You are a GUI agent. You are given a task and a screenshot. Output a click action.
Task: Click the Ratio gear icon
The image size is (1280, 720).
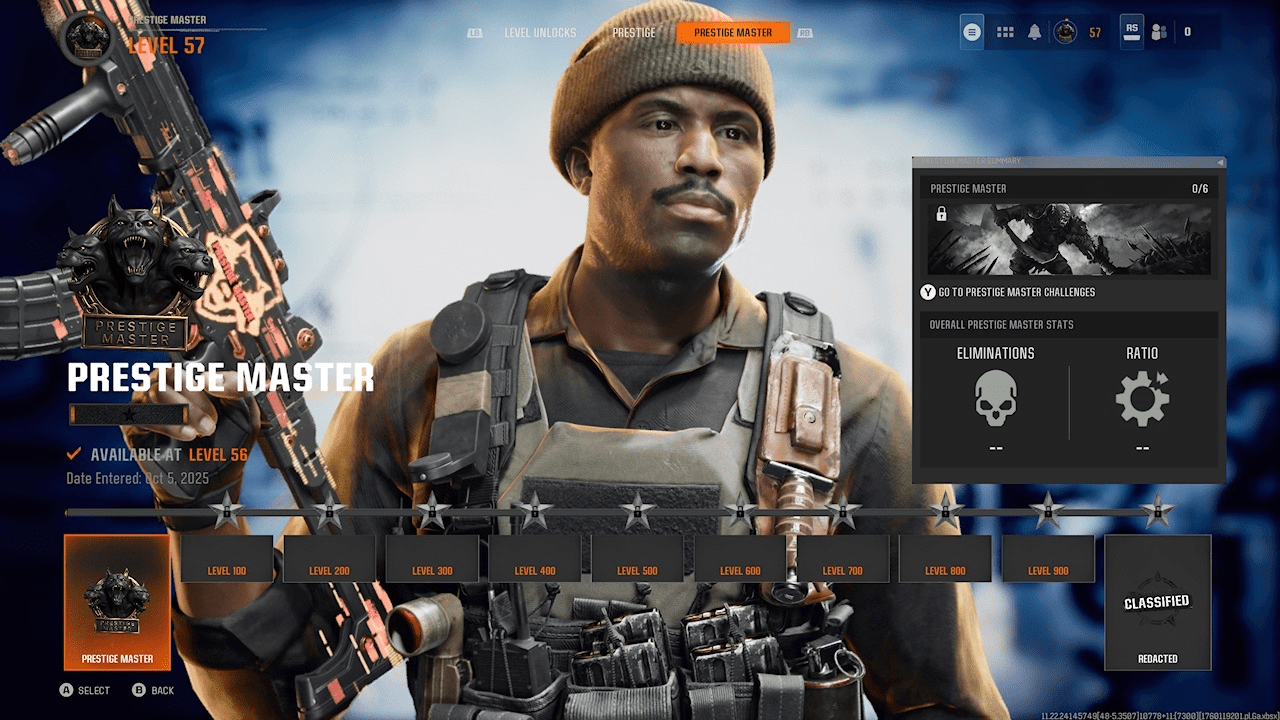point(1143,399)
